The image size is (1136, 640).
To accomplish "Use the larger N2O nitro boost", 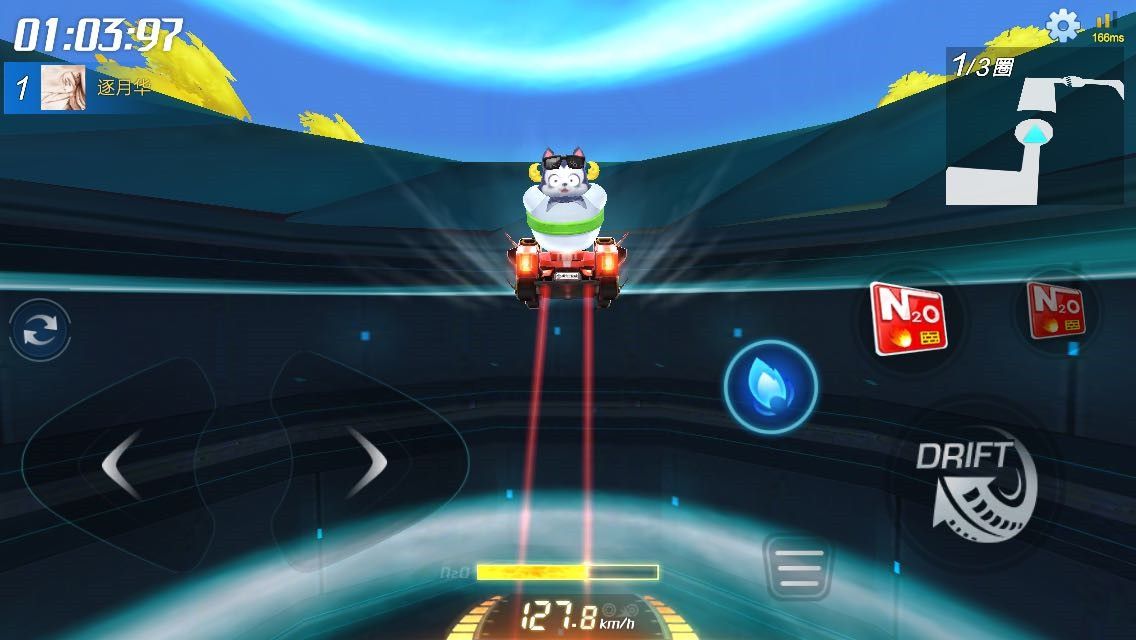I will [x=907, y=319].
